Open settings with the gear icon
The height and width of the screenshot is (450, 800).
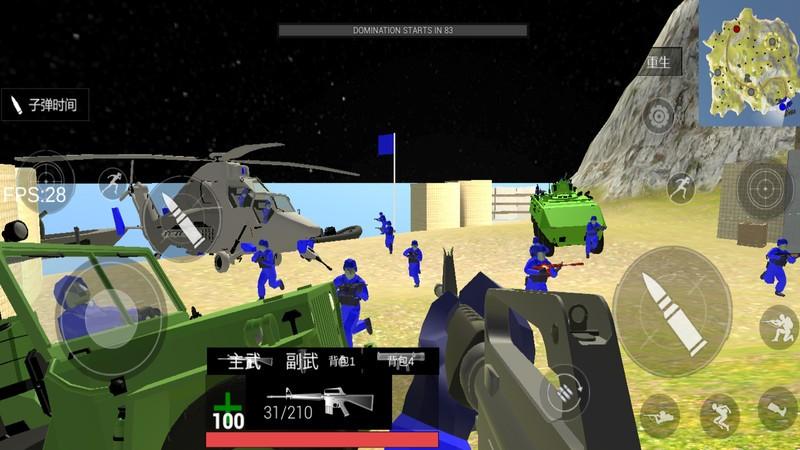659,117
